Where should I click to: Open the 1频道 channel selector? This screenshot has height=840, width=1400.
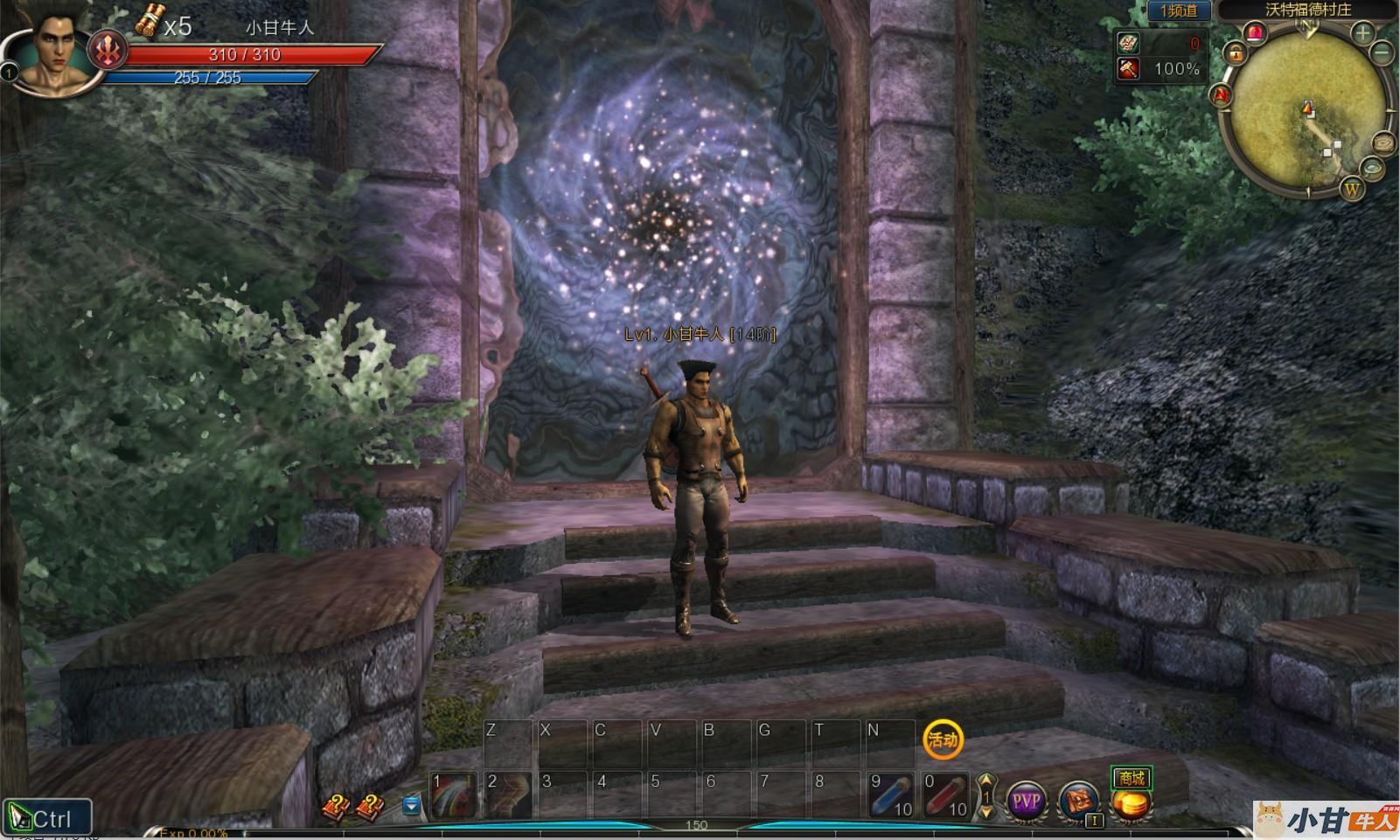coord(1178,10)
